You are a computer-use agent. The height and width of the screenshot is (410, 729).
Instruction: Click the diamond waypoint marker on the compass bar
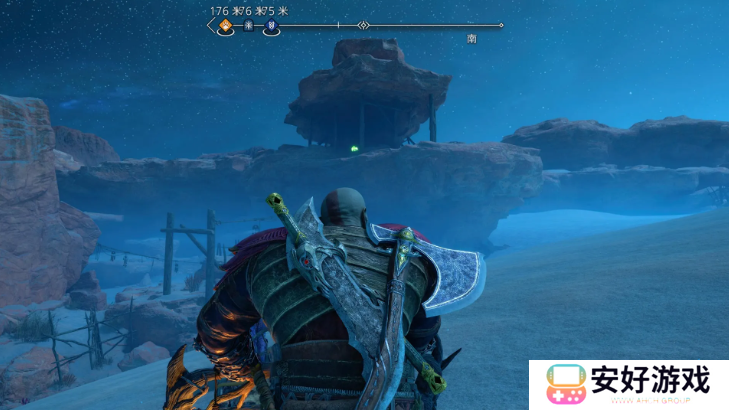[x=364, y=25]
